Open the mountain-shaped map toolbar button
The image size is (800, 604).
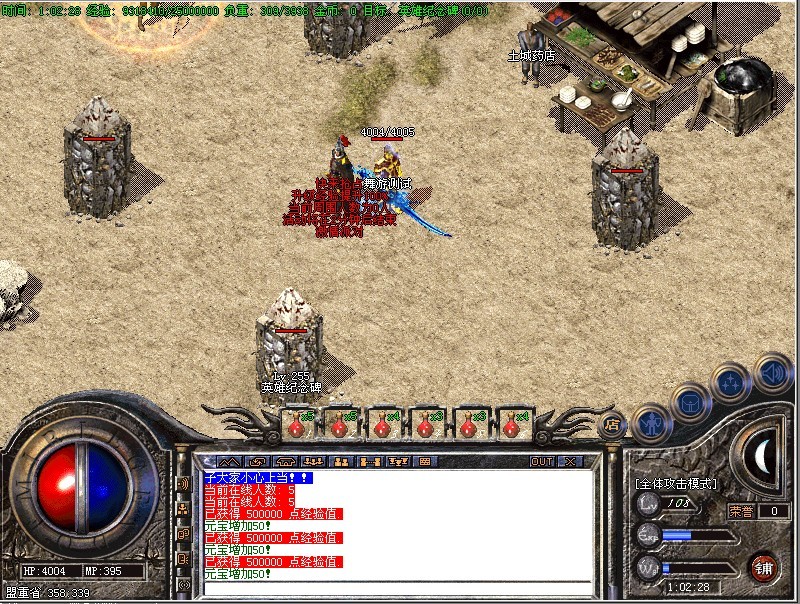tap(229, 461)
